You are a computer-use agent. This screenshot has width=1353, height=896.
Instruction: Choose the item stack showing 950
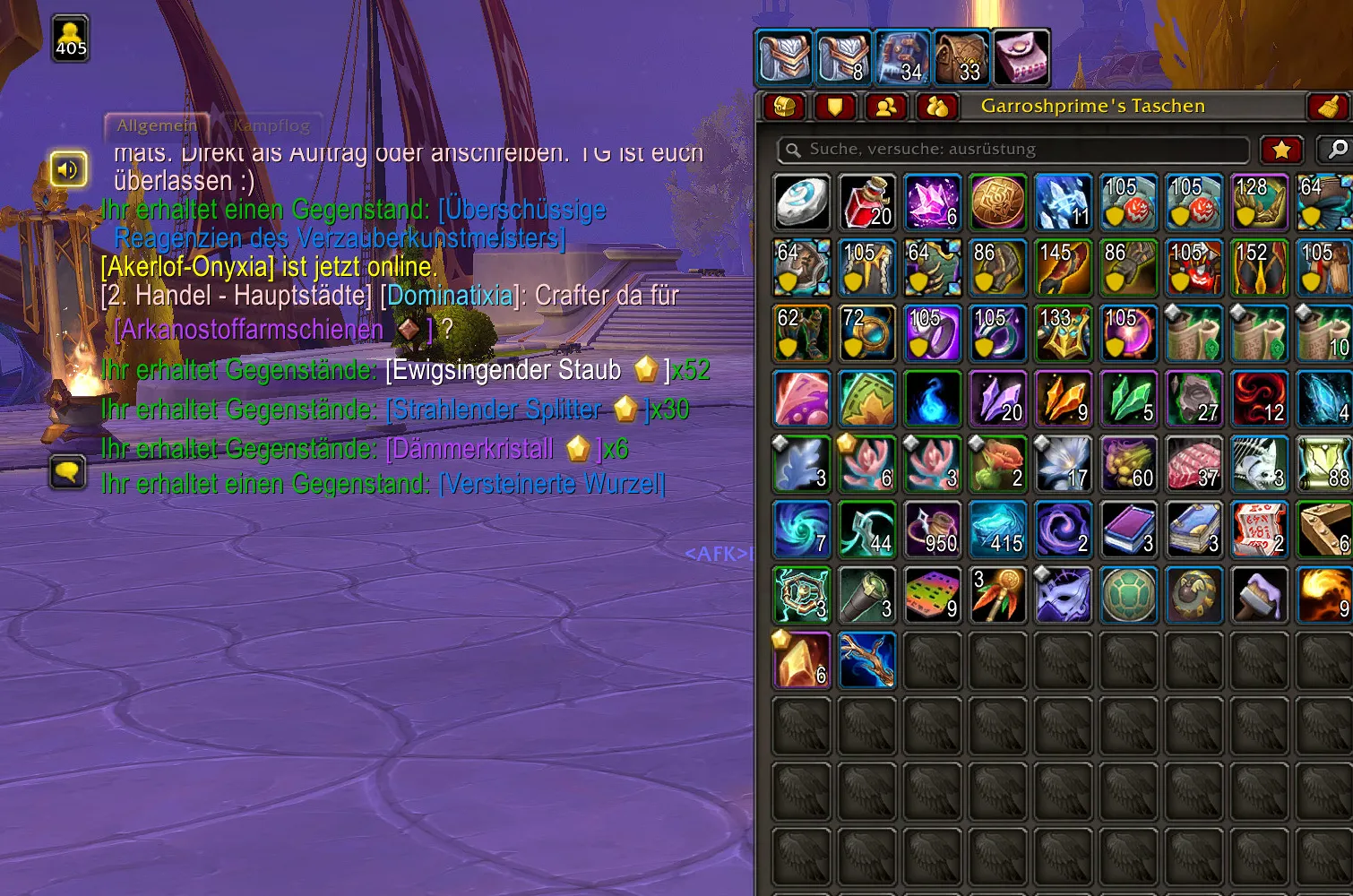[x=932, y=530]
